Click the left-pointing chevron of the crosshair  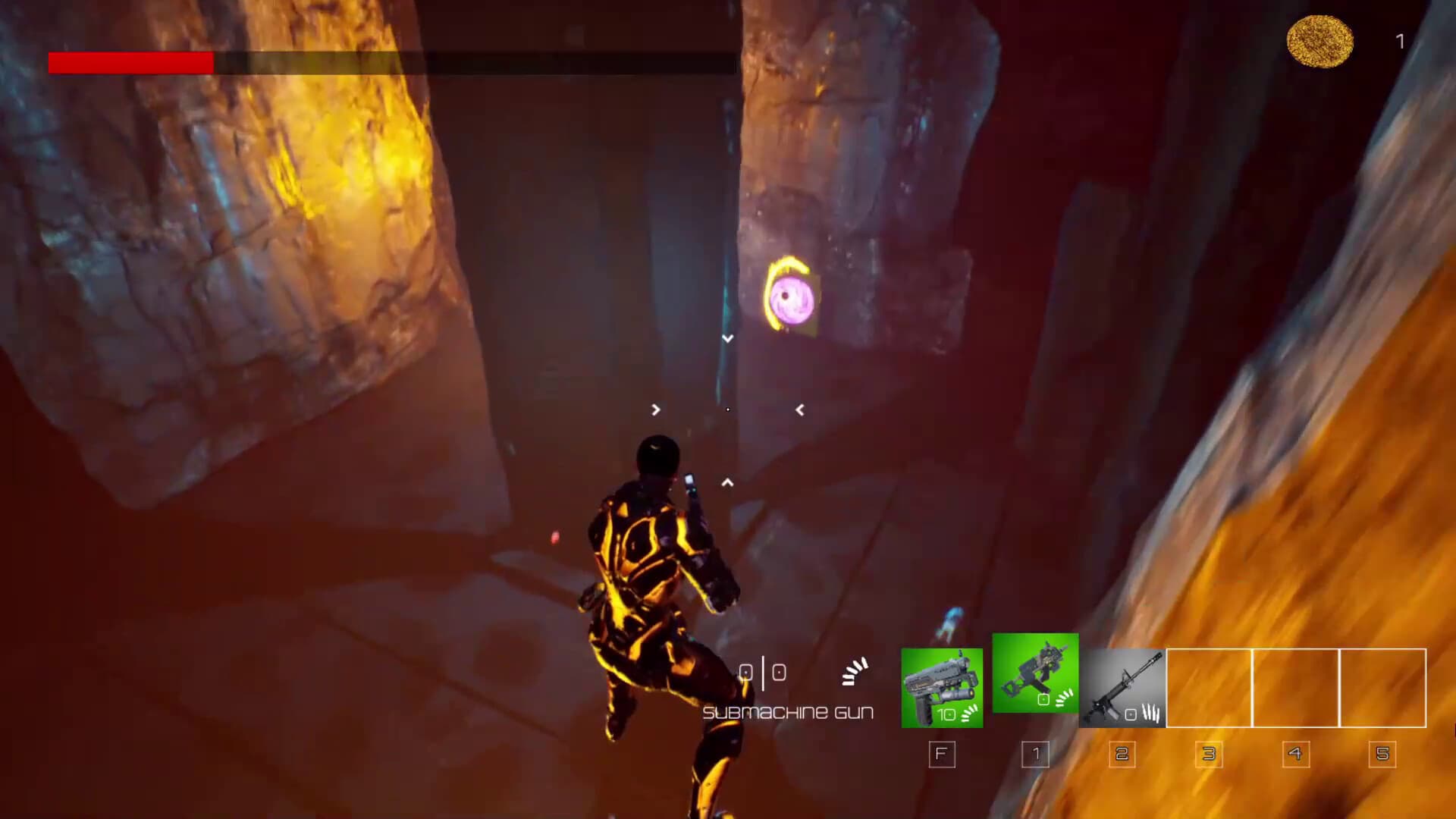(800, 410)
